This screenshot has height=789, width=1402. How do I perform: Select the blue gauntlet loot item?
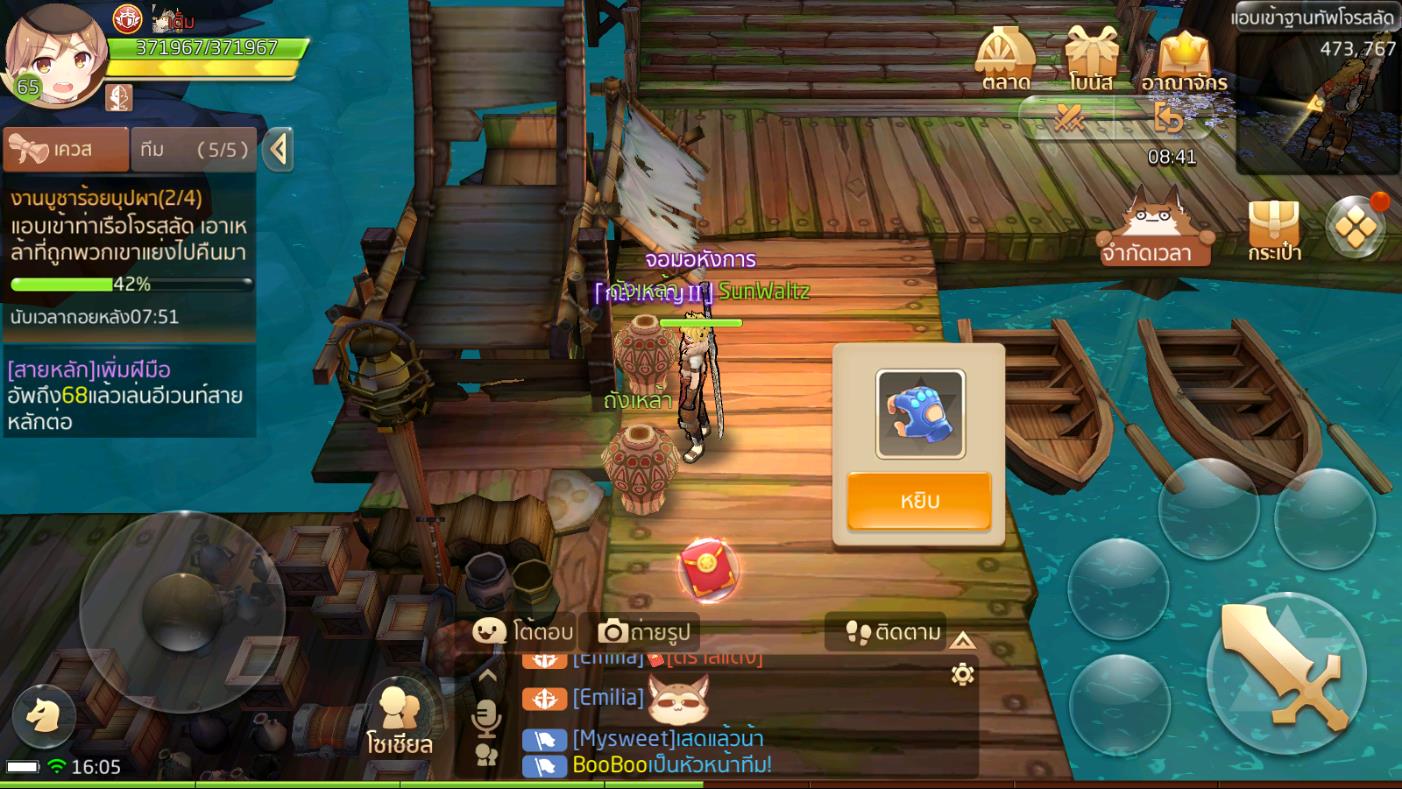pos(920,414)
